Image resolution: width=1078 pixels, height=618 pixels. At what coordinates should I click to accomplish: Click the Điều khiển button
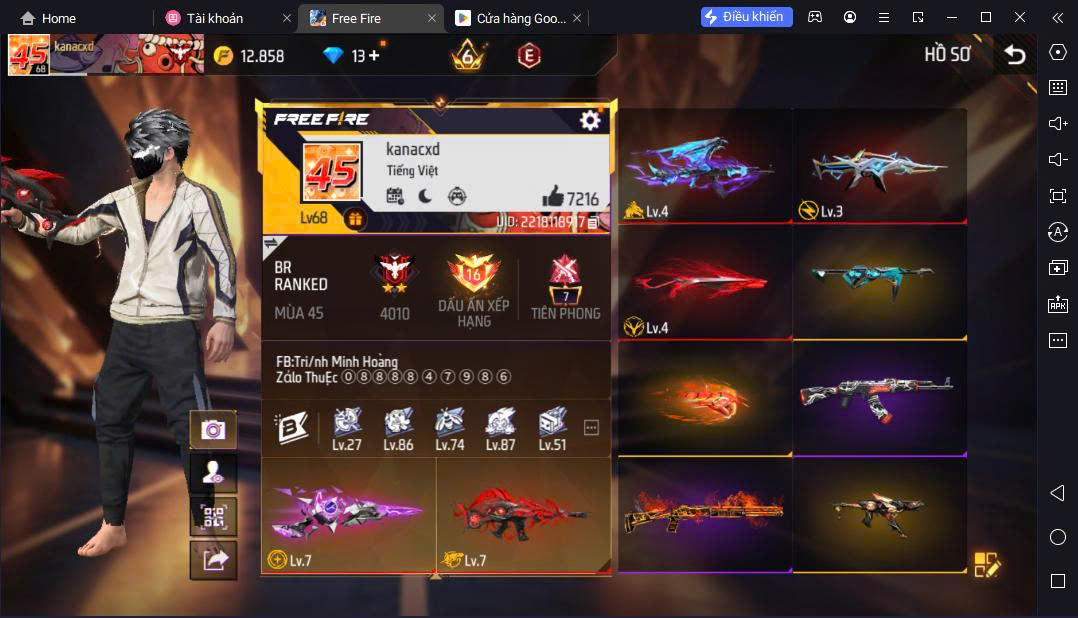(x=746, y=17)
